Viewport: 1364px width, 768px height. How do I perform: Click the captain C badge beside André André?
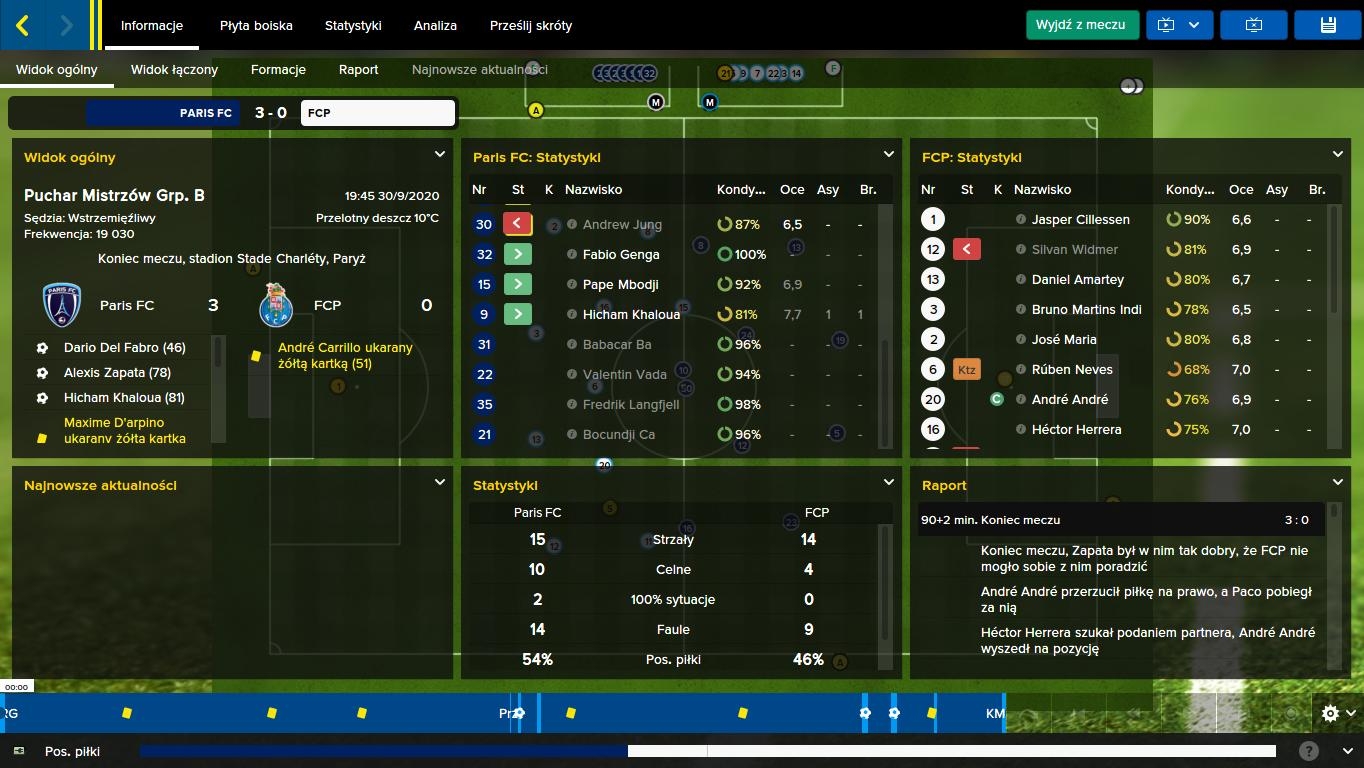point(996,399)
